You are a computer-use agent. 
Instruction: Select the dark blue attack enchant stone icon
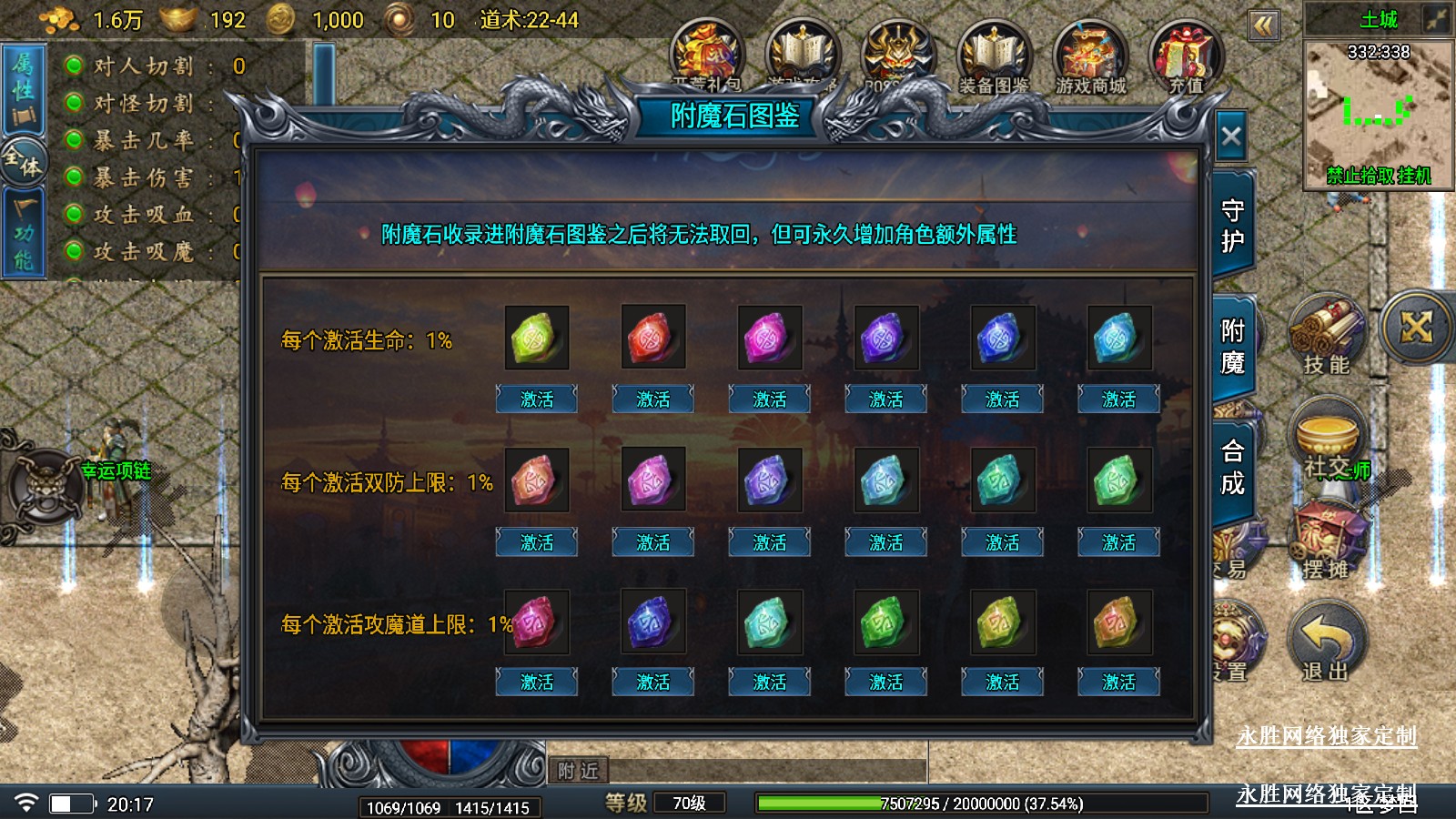pyautogui.click(x=652, y=622)
